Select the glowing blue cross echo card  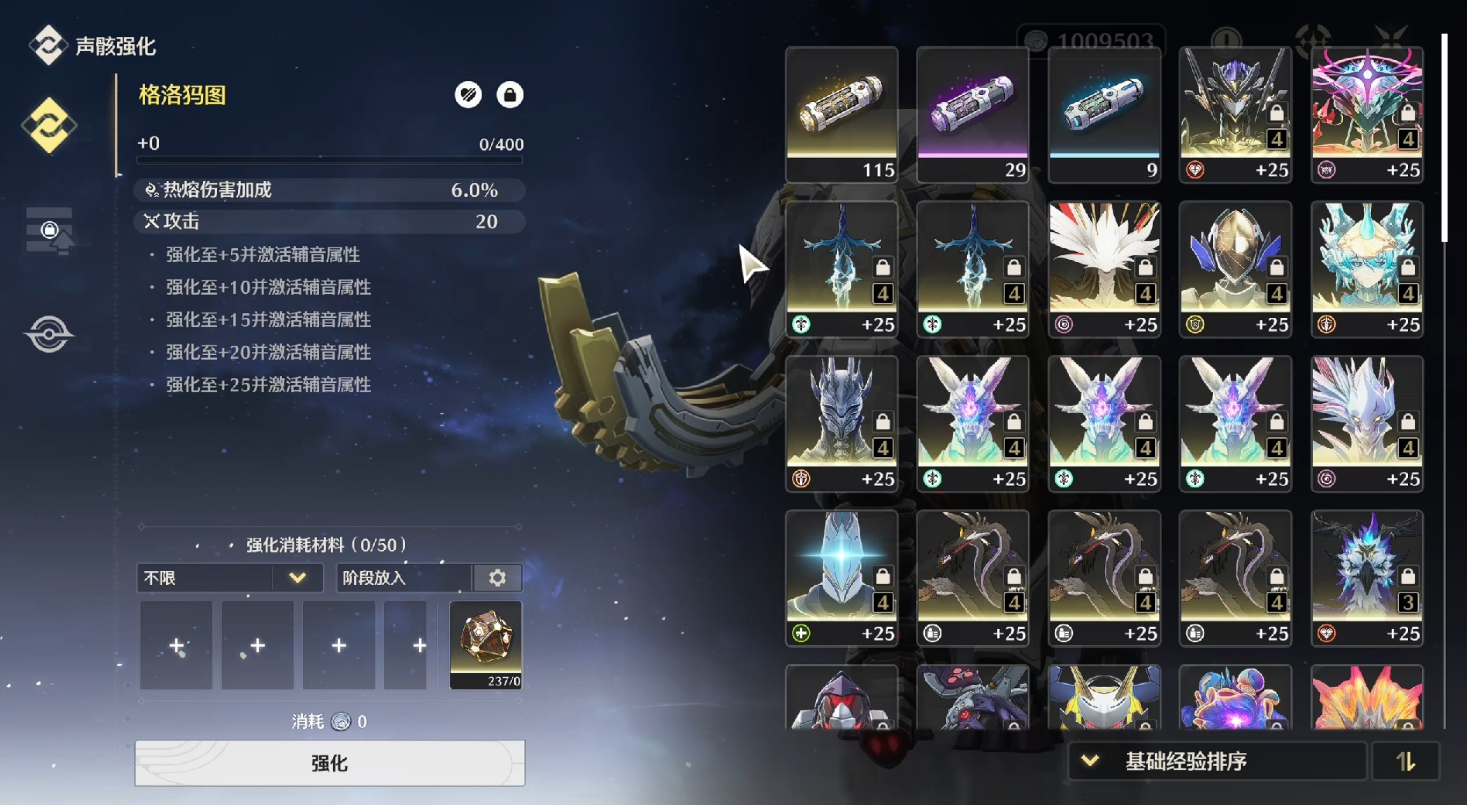(841, 577)
